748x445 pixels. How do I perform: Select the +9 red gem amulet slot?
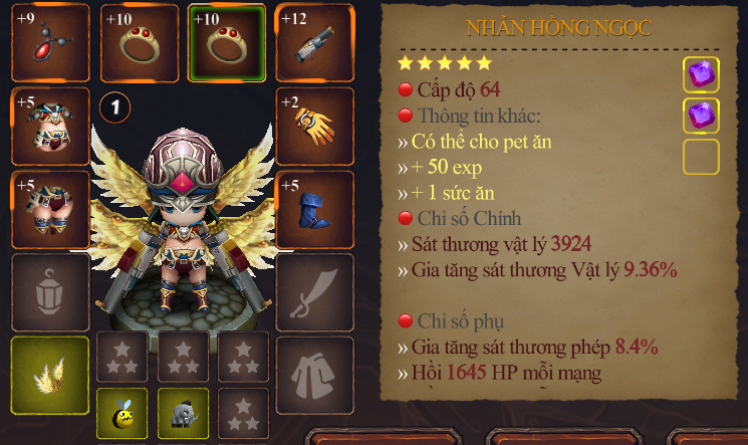tap(51, 43)
